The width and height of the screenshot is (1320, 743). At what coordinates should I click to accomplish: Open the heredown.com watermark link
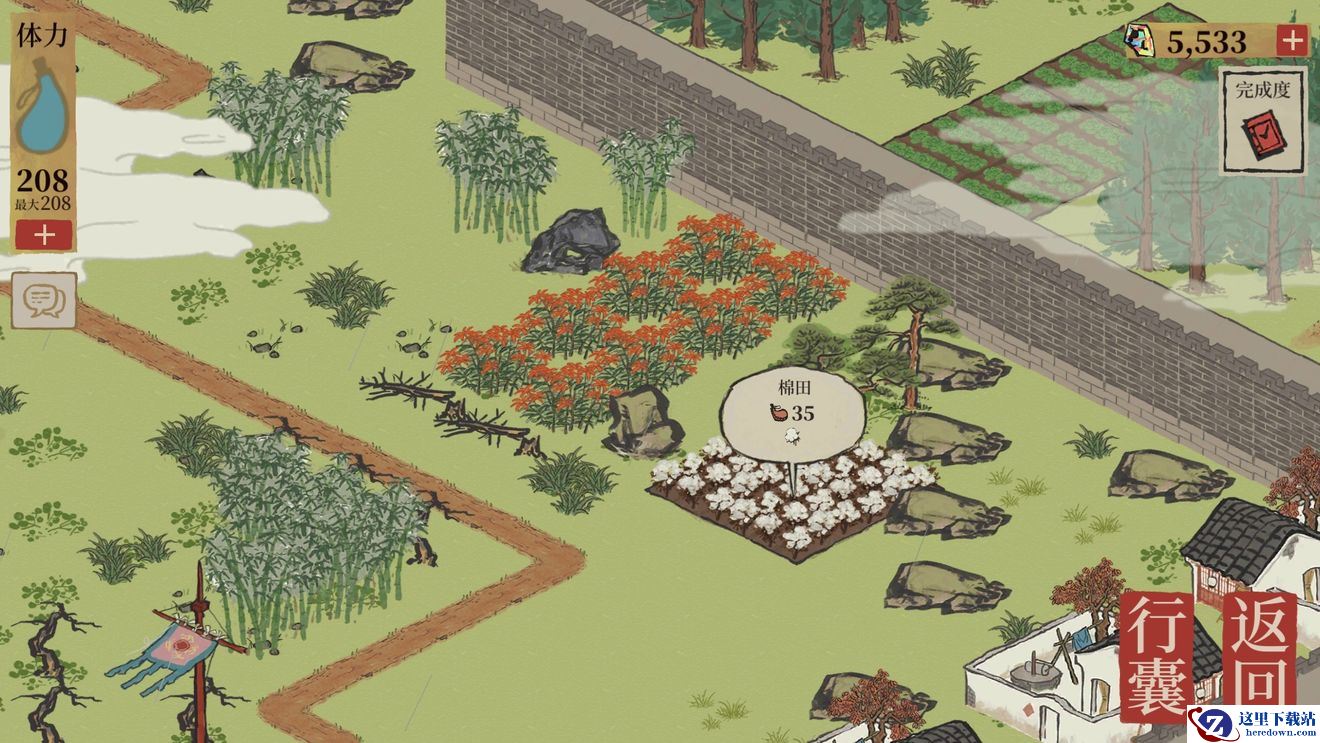click(1254, 723)
